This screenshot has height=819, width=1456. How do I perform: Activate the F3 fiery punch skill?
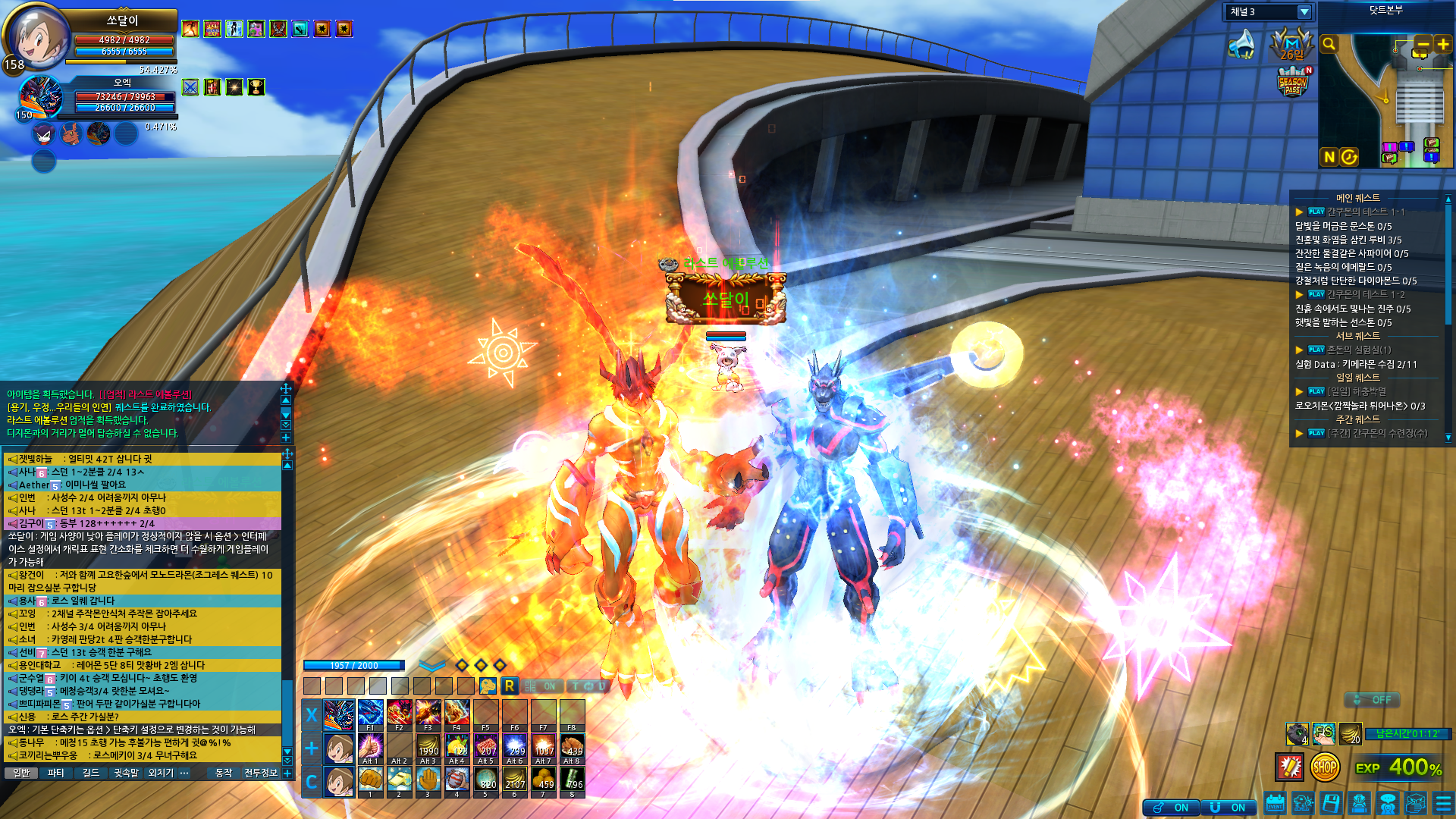point(428,714)
